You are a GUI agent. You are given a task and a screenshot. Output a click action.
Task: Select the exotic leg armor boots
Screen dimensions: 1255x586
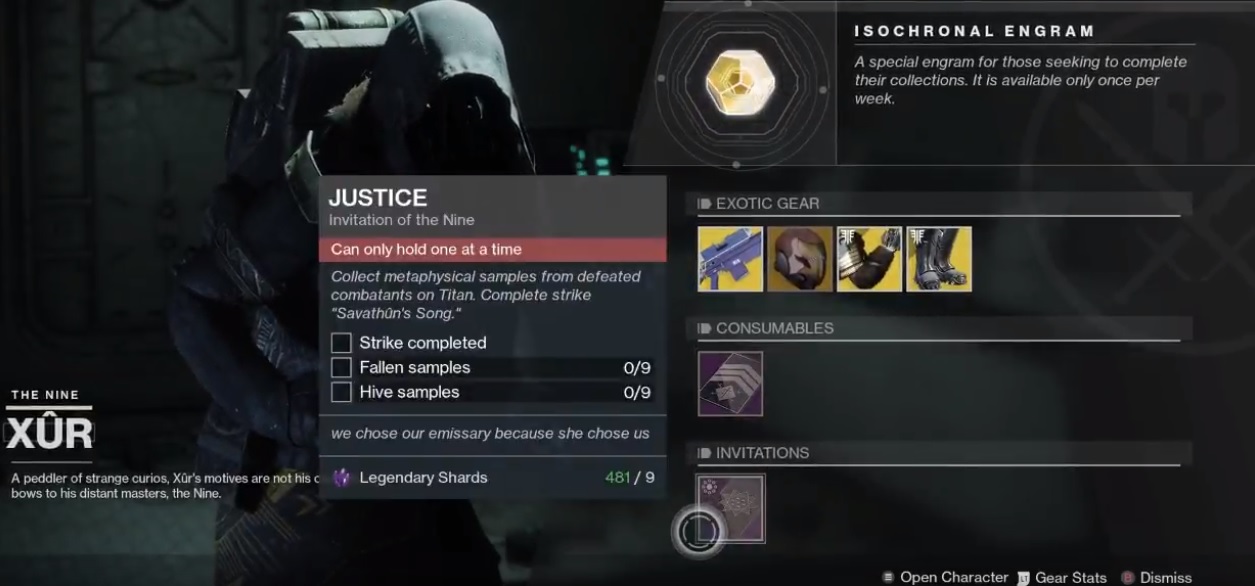938,259
